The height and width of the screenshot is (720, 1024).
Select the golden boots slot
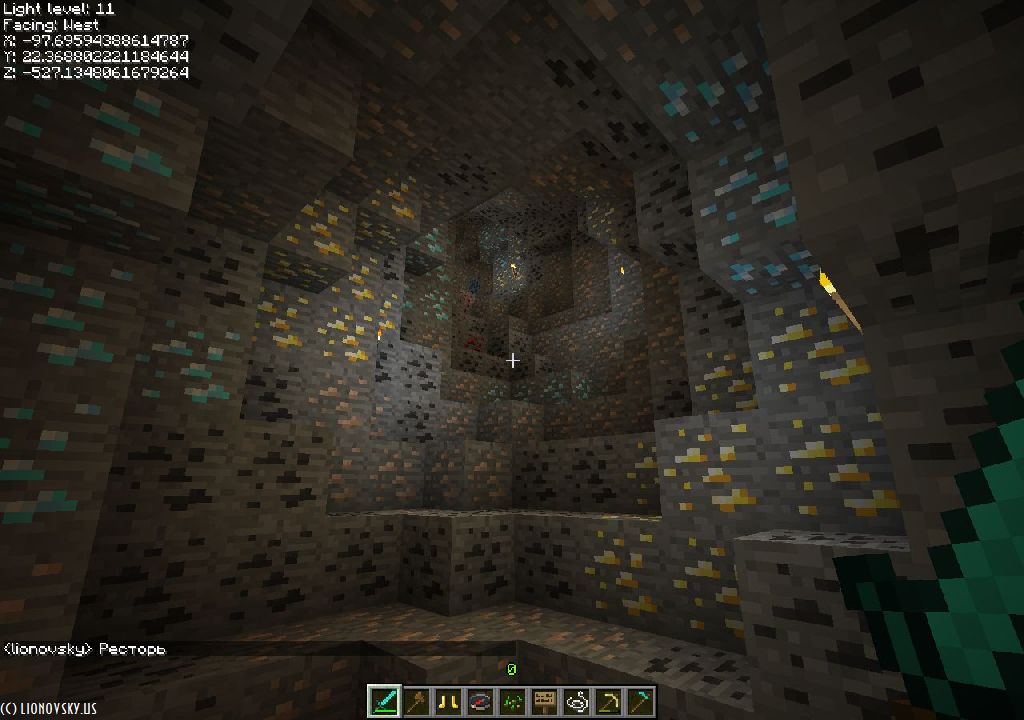tap(448, 701)
